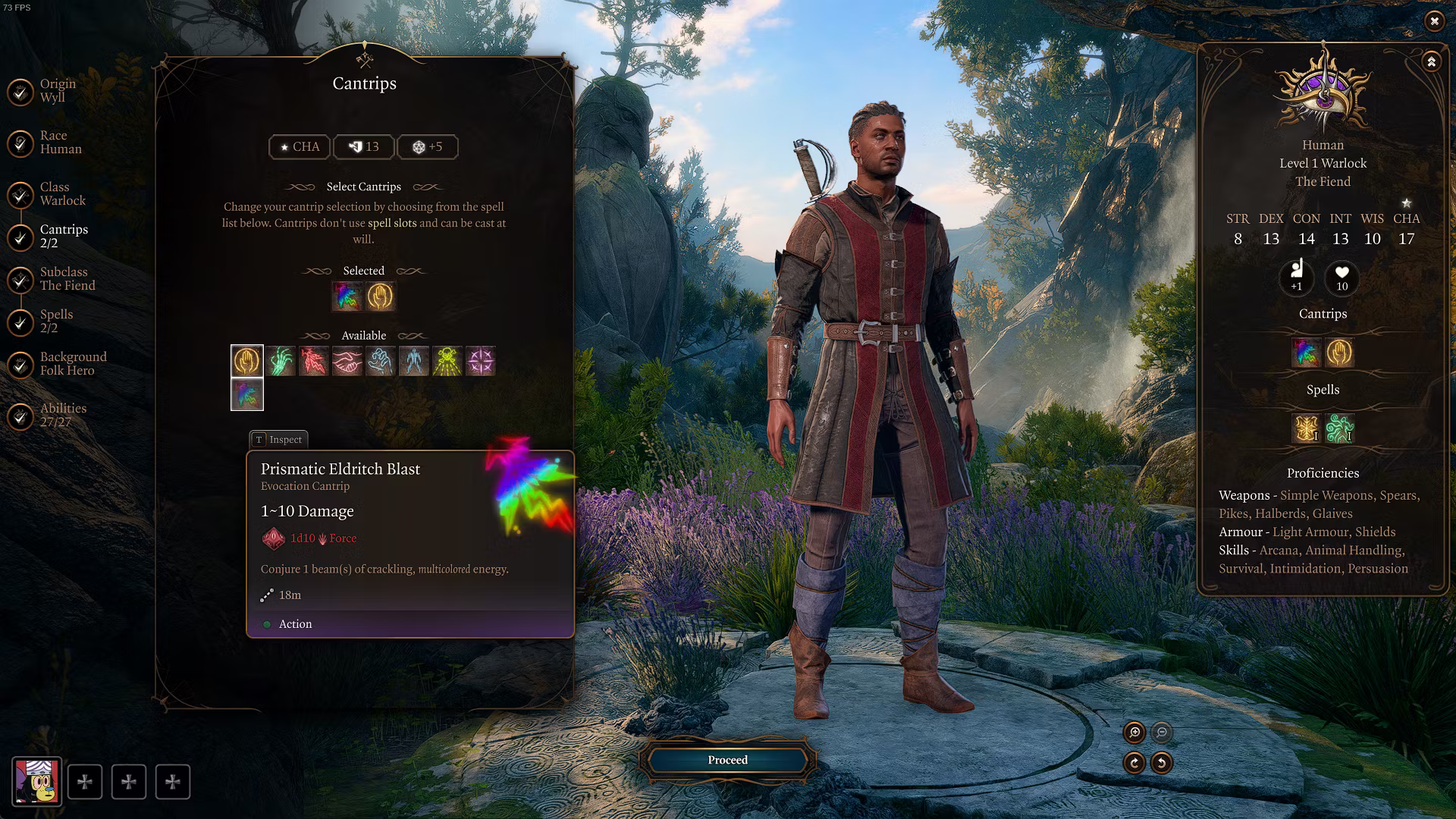Rotate character with the clockwise arrow button
Image resolution: width=1456 pixels, height=819 pixels.
pos(1134,763)
